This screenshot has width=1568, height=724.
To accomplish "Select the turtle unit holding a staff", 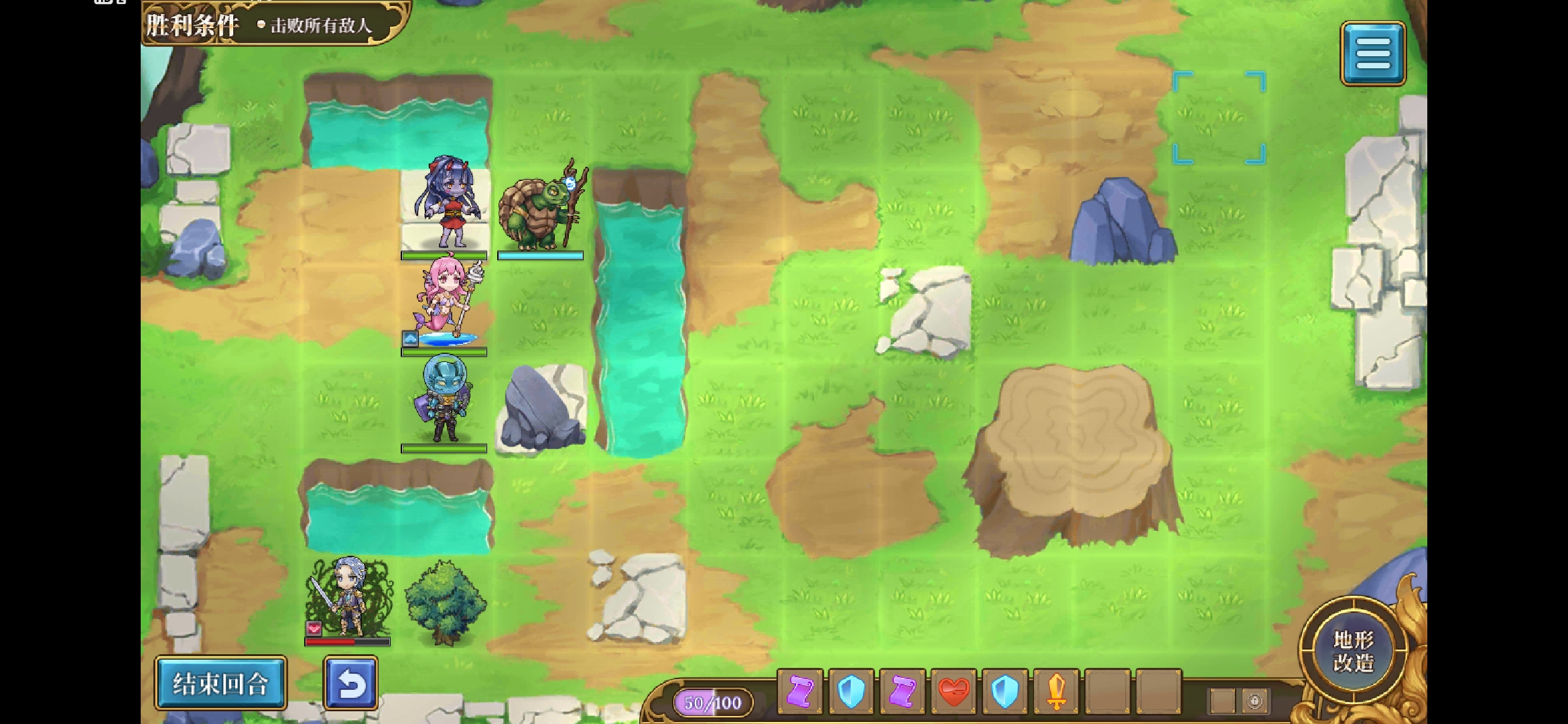I will (x=541, y=209).
